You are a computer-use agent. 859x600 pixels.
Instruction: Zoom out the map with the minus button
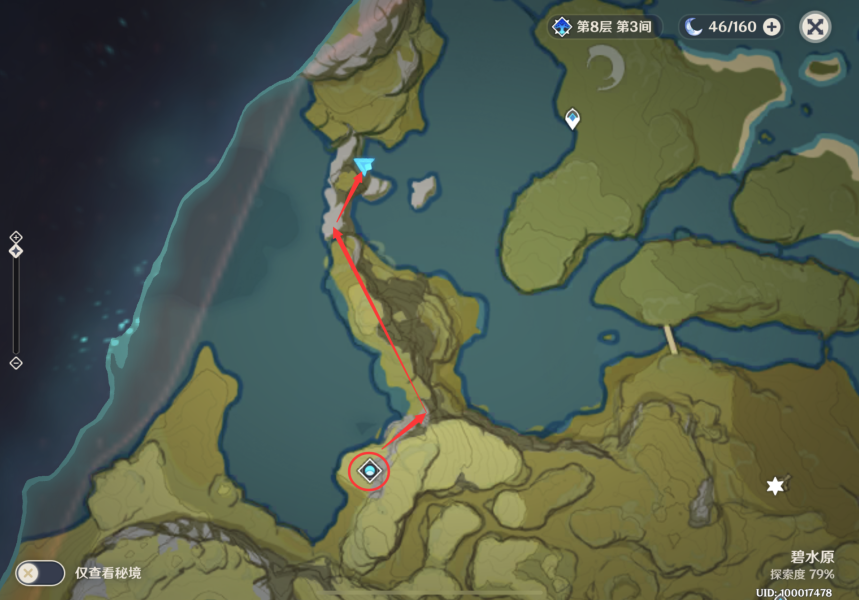(16, 362)
